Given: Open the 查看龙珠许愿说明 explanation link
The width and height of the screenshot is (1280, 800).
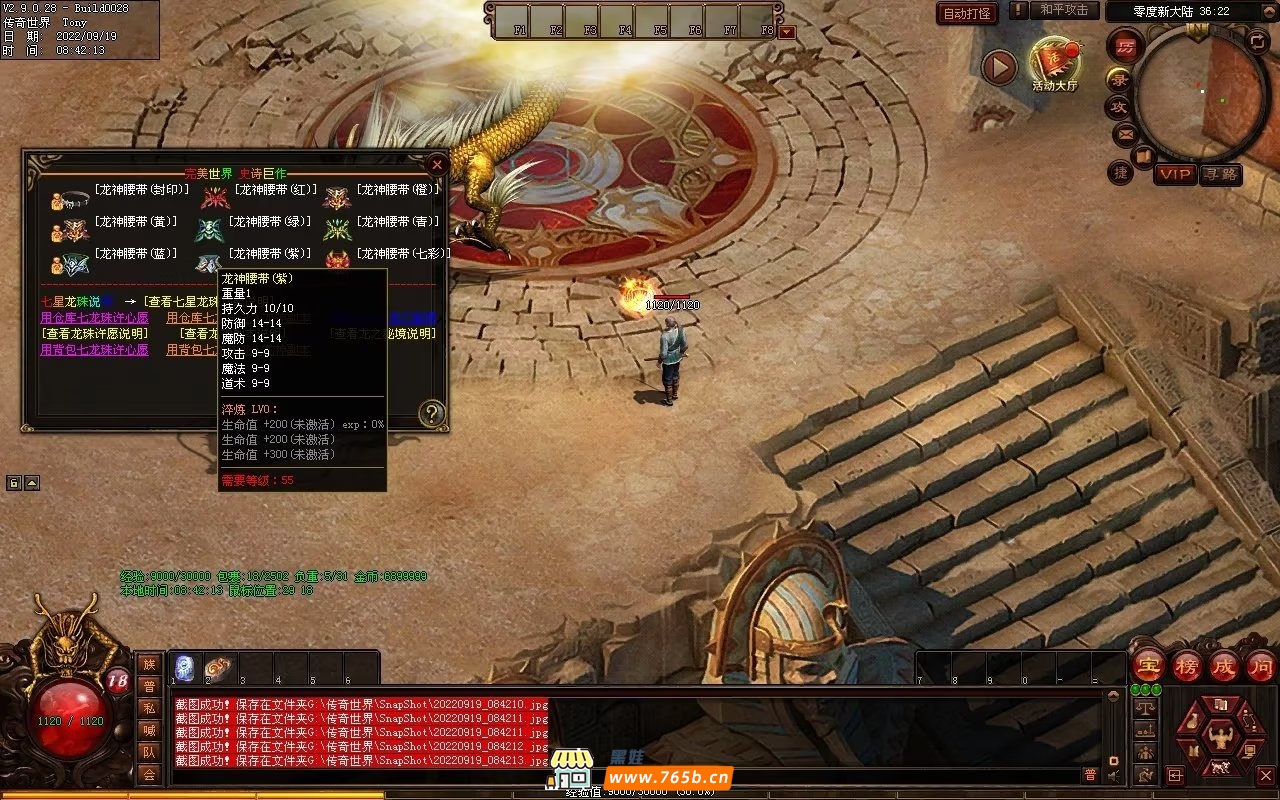Looking at the screenshot, I should coord(94,334).
